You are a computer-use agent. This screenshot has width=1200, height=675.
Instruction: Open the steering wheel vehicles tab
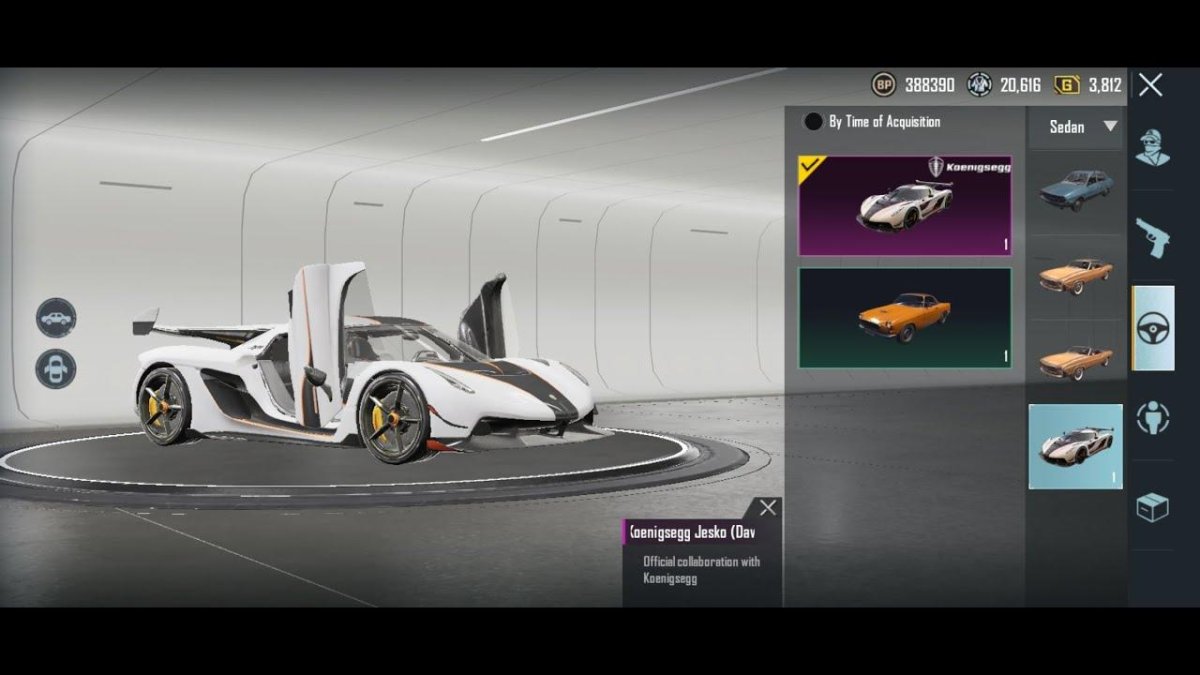click(x=1152, y=328)
